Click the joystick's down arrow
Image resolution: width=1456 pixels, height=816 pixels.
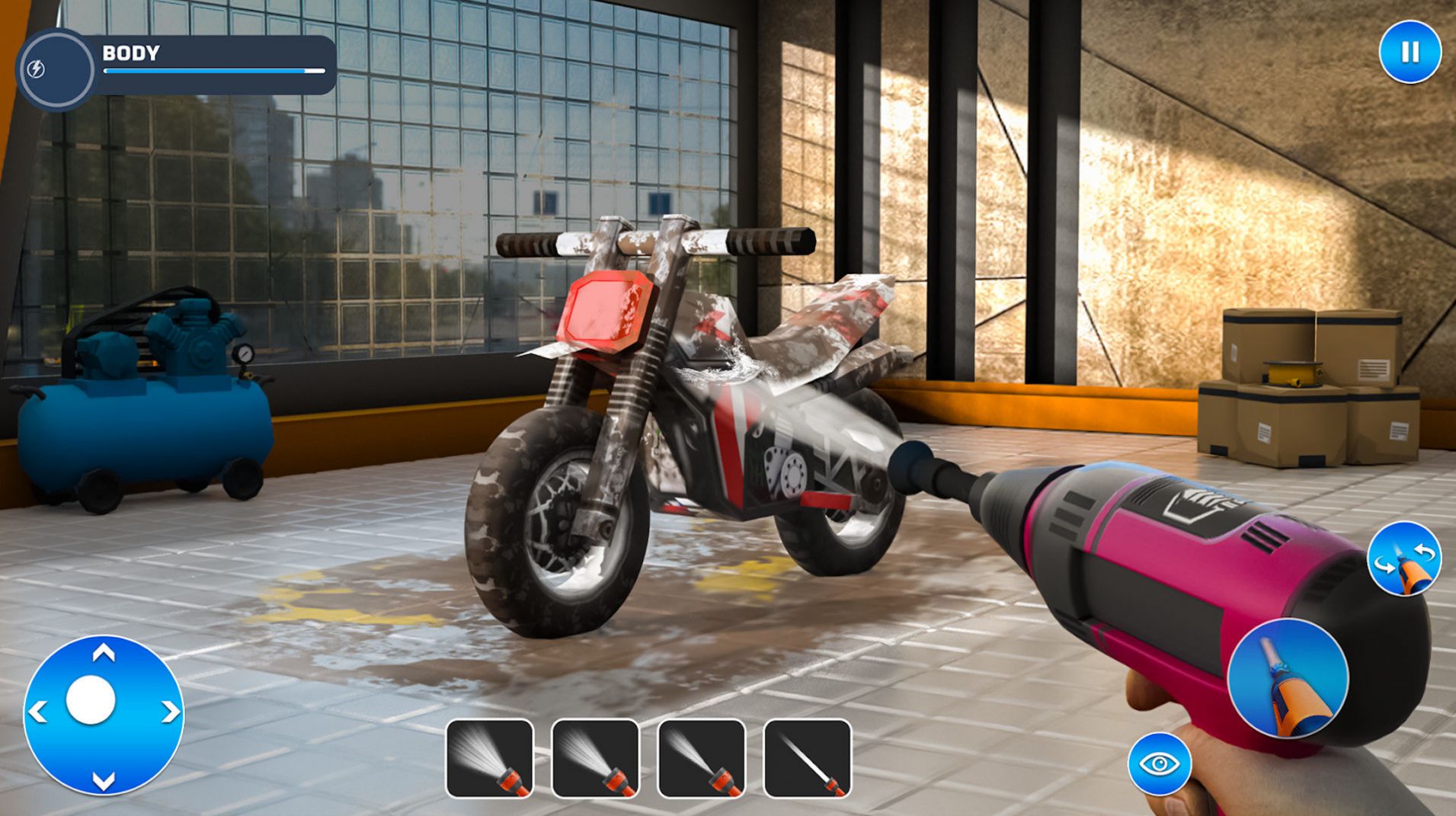point(104,779)
